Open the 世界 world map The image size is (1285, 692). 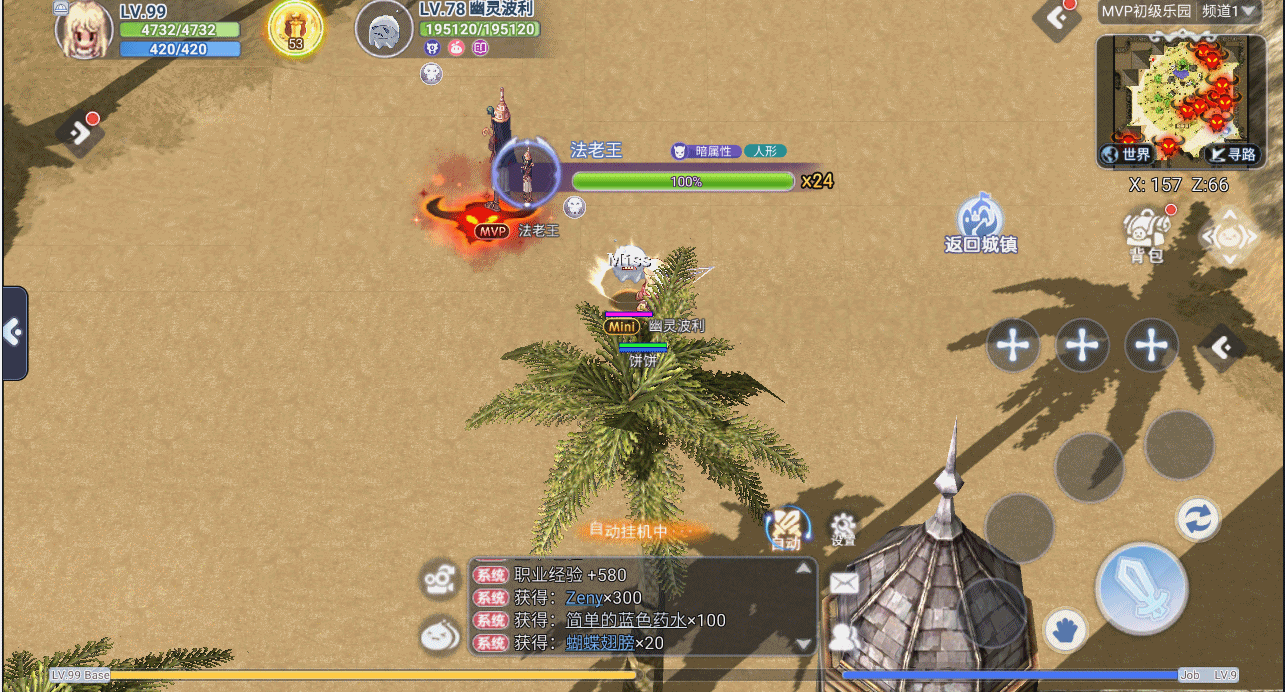coord(1128,154)
